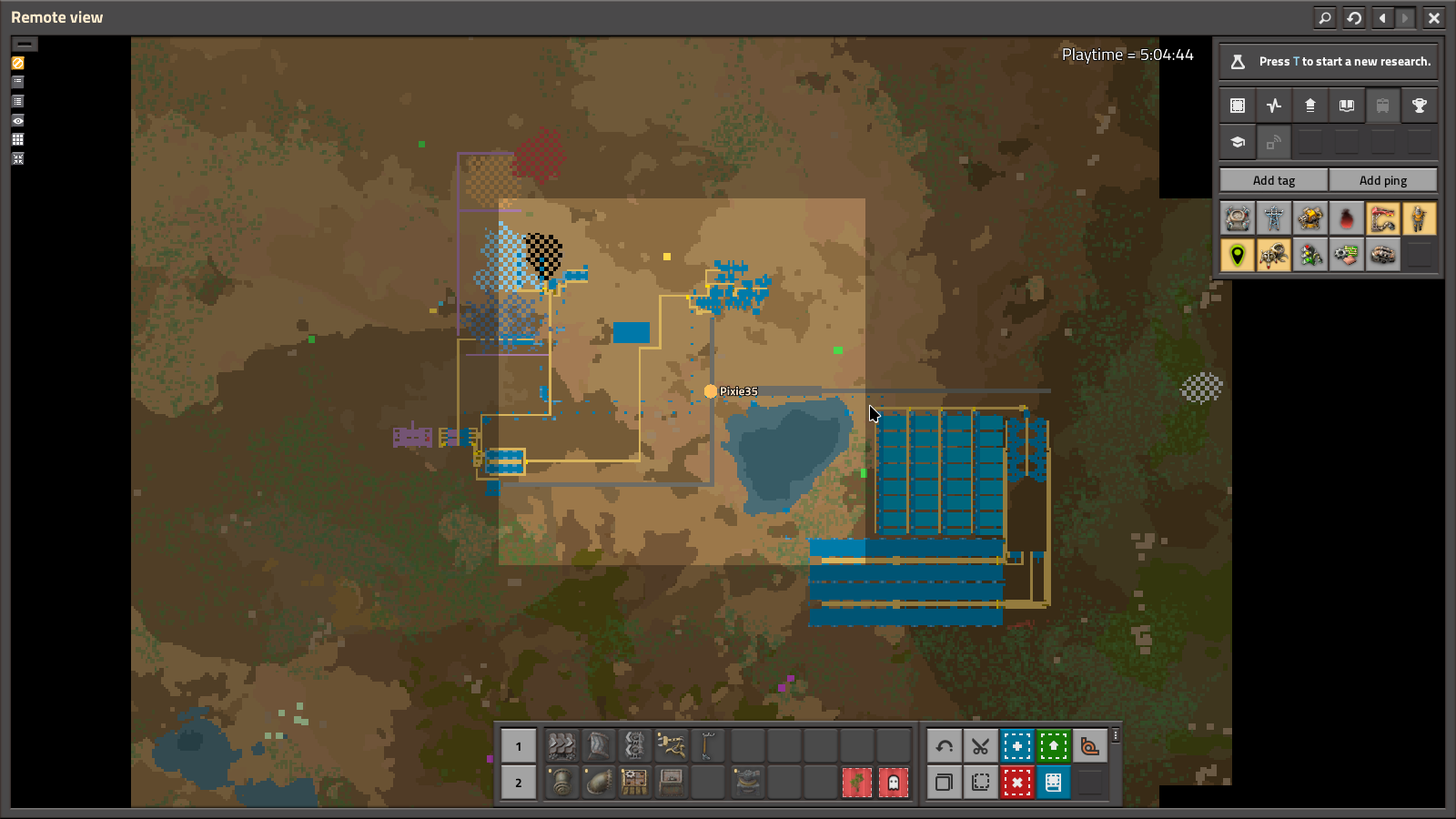
Task: Open the blueprint book shortcut
Action: 1053,782
